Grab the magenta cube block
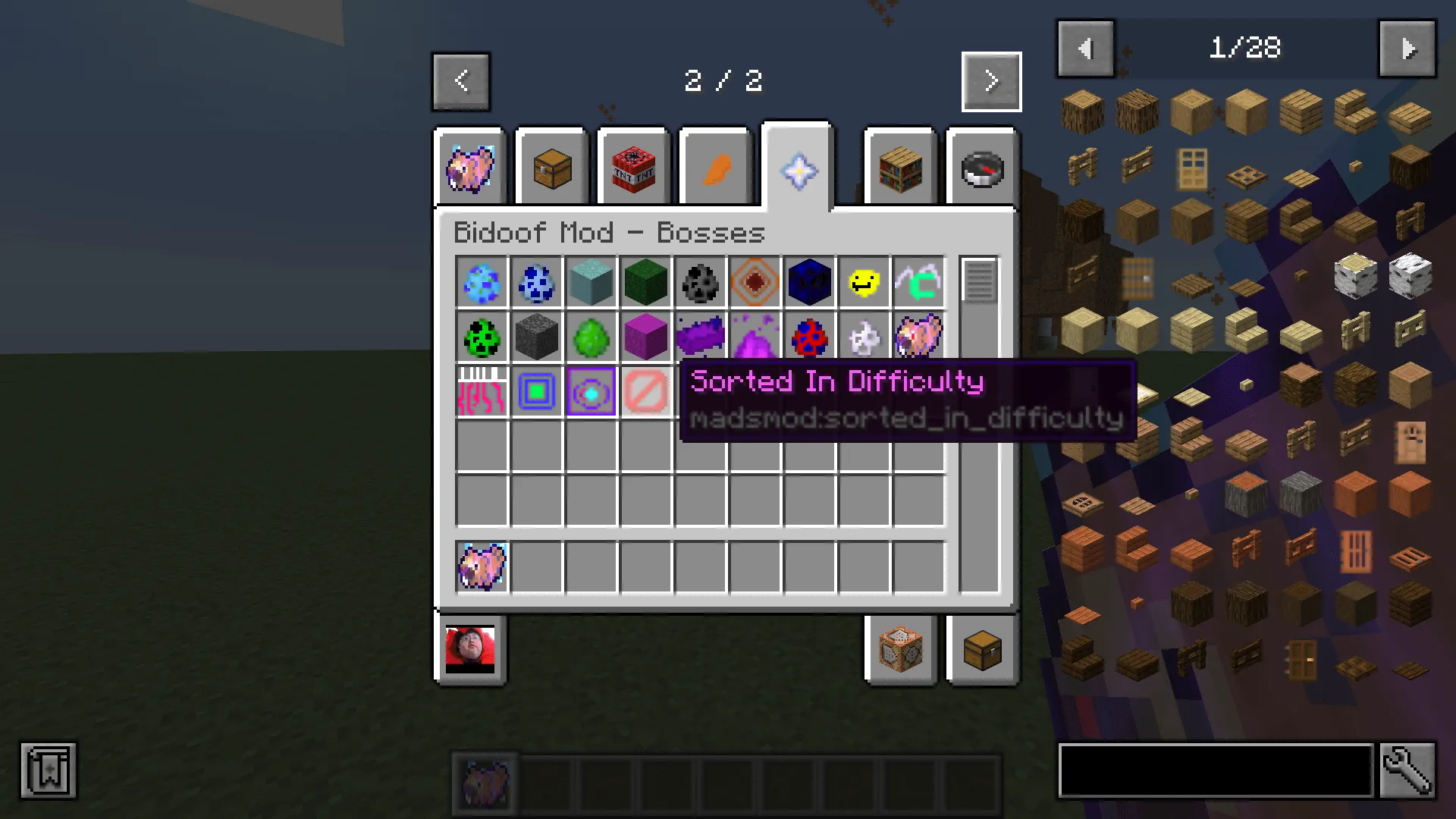 click(x=645, y=337)
